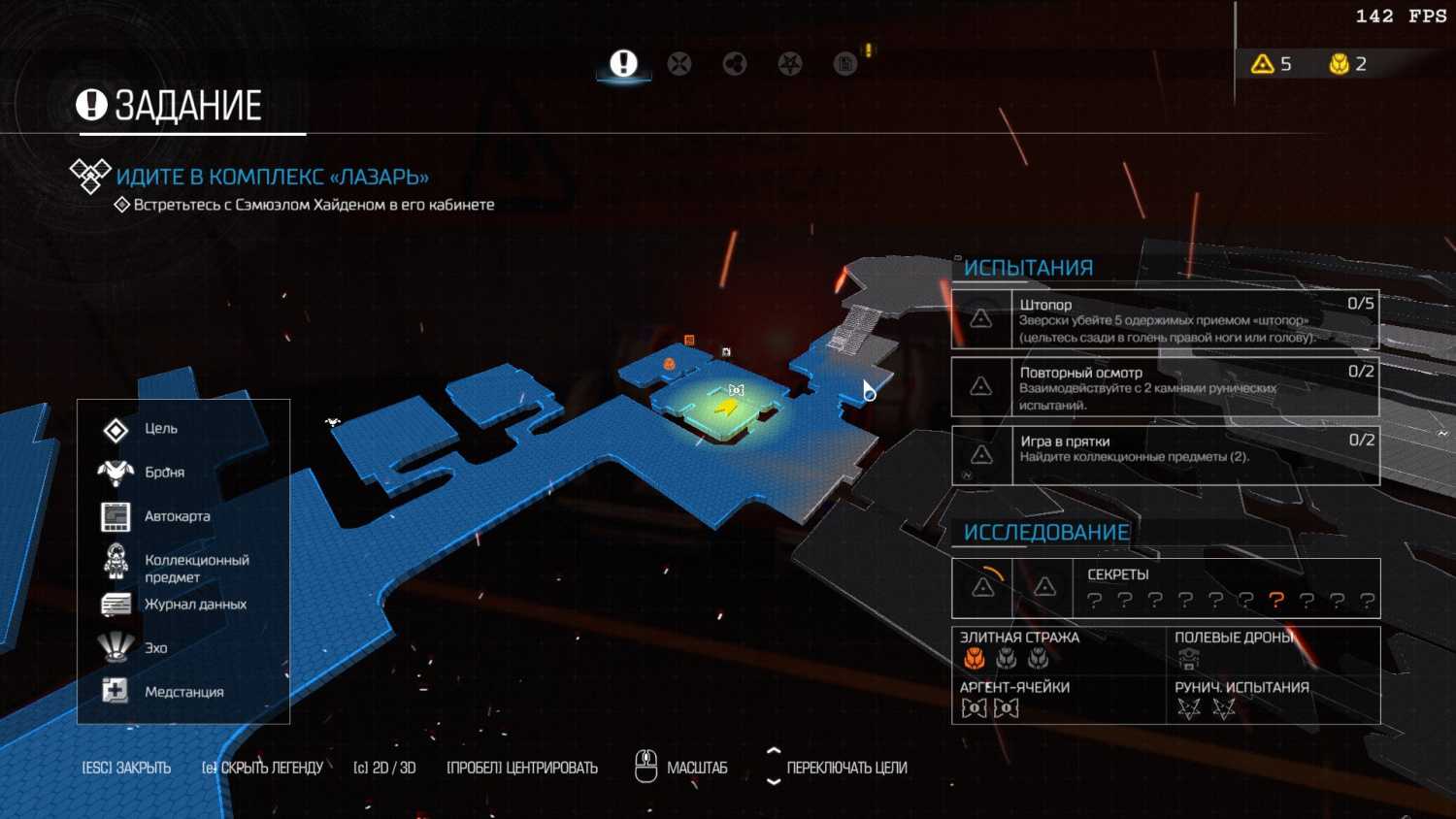Center the map with «Центрировать»
This screenshot has height=819, width=1456.
(x=522, y=768)
